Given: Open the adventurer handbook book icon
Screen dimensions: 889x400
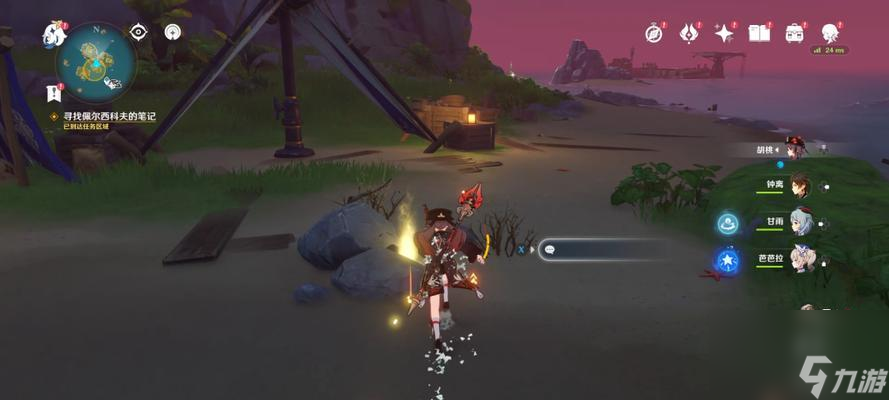Looking at the screenshot, I should pos(759,33).
